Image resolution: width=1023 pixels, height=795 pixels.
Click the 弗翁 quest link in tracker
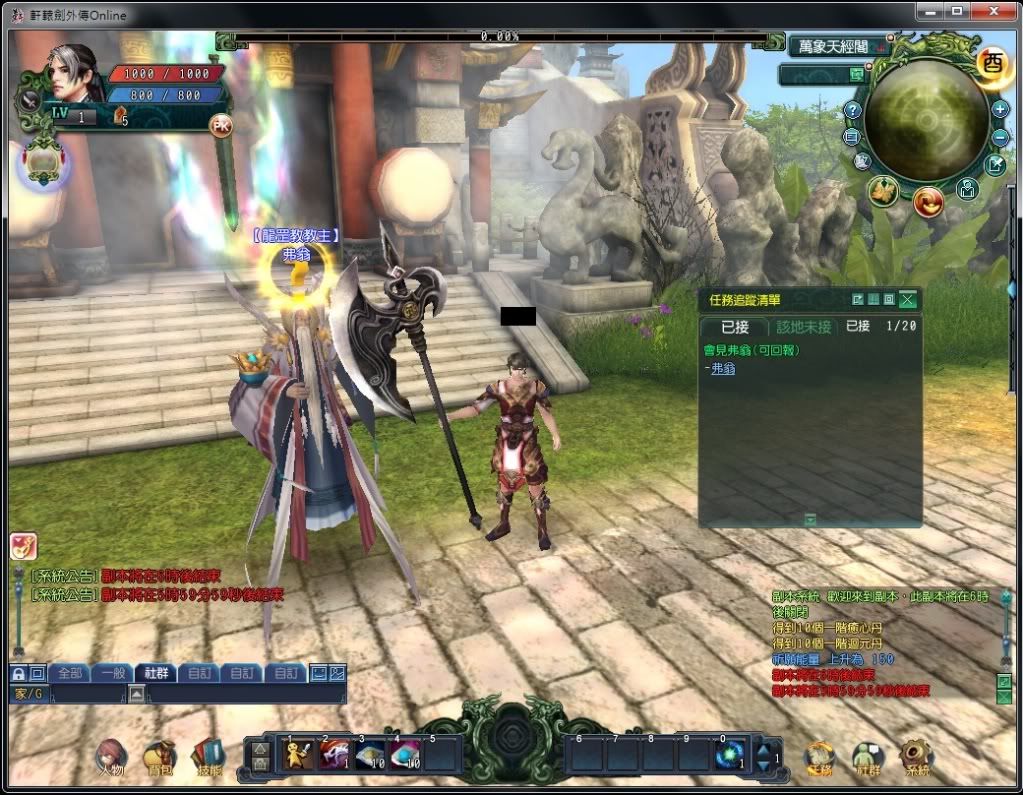click(721, 369)
